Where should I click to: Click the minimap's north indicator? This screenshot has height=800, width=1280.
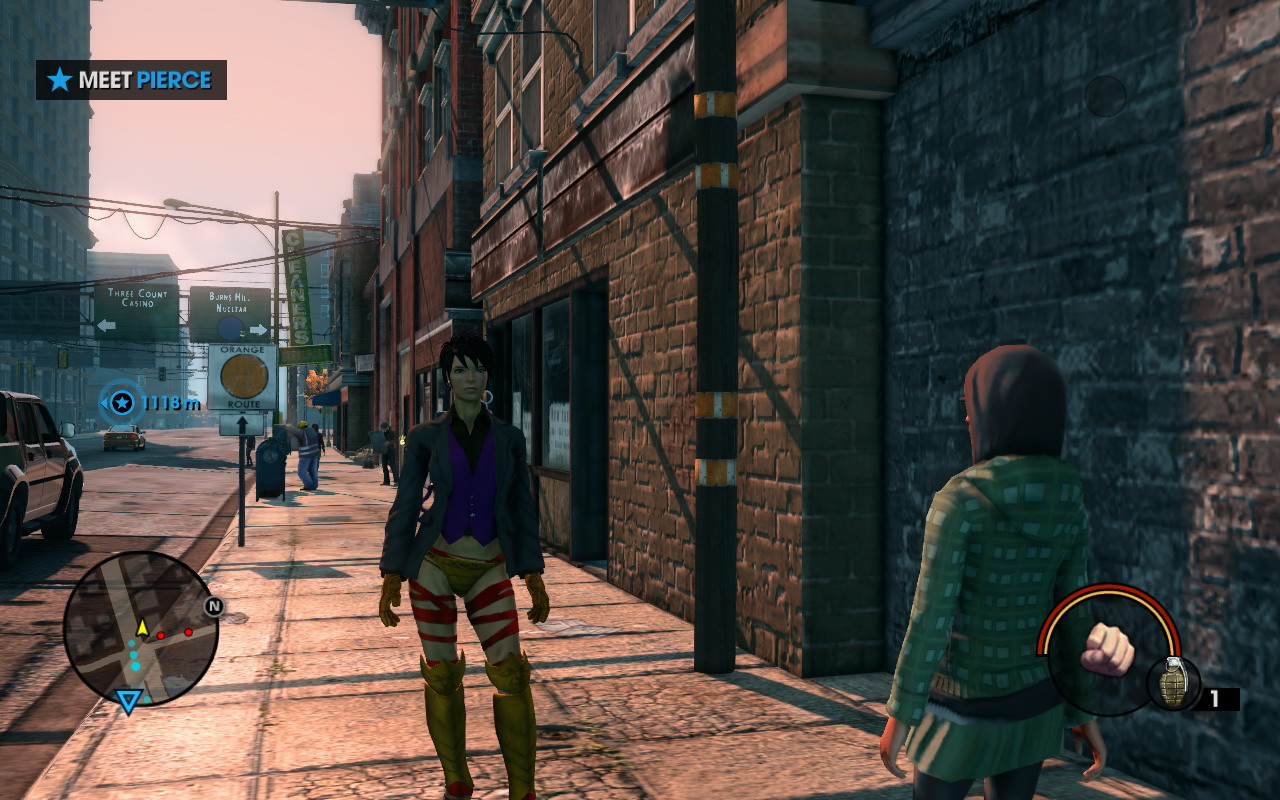[213, 606]
